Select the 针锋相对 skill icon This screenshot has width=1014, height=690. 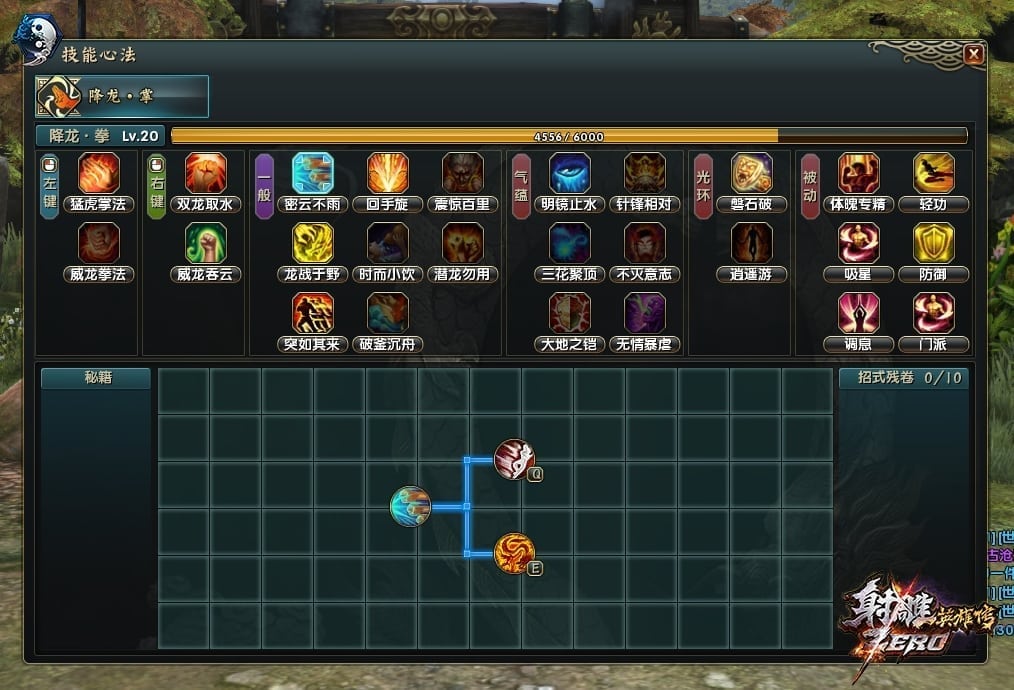pyautogui.click(x=645, y=173)
